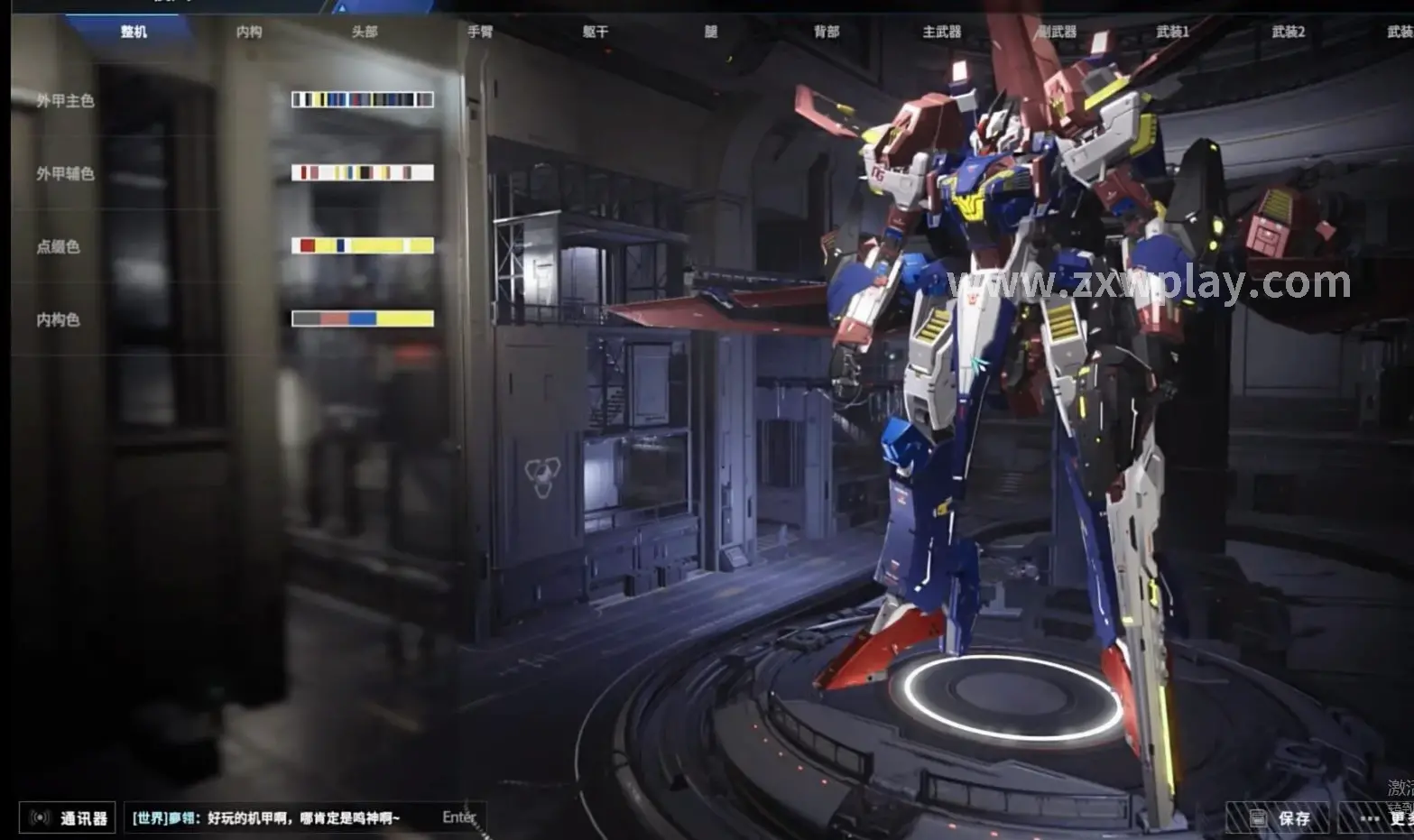Pick the 外甲主色 (armor main color) palette bar
This screenshot has height=840, width=1414.
pyautogui.click(x=362, y=100)
